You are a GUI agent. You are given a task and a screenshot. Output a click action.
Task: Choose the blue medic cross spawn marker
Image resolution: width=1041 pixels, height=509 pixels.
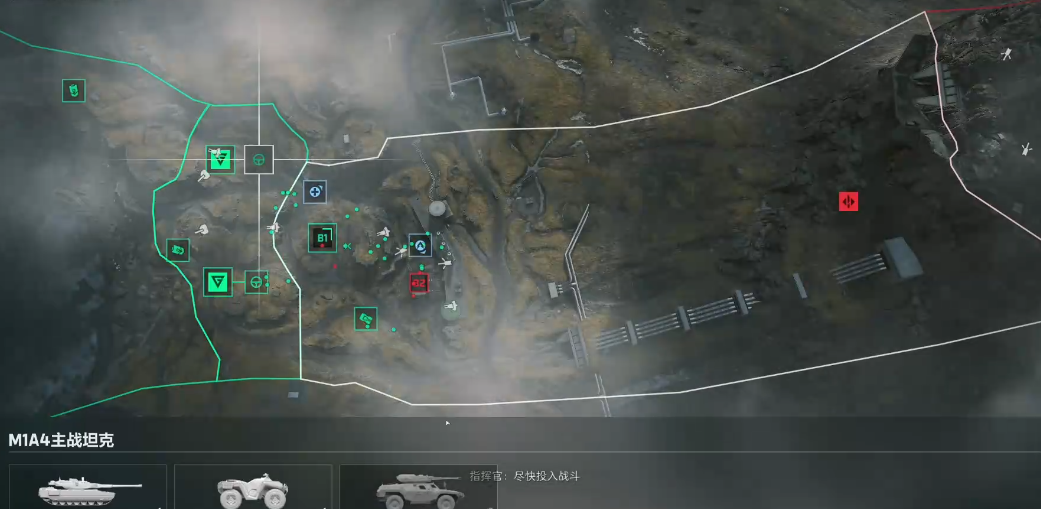316,190
